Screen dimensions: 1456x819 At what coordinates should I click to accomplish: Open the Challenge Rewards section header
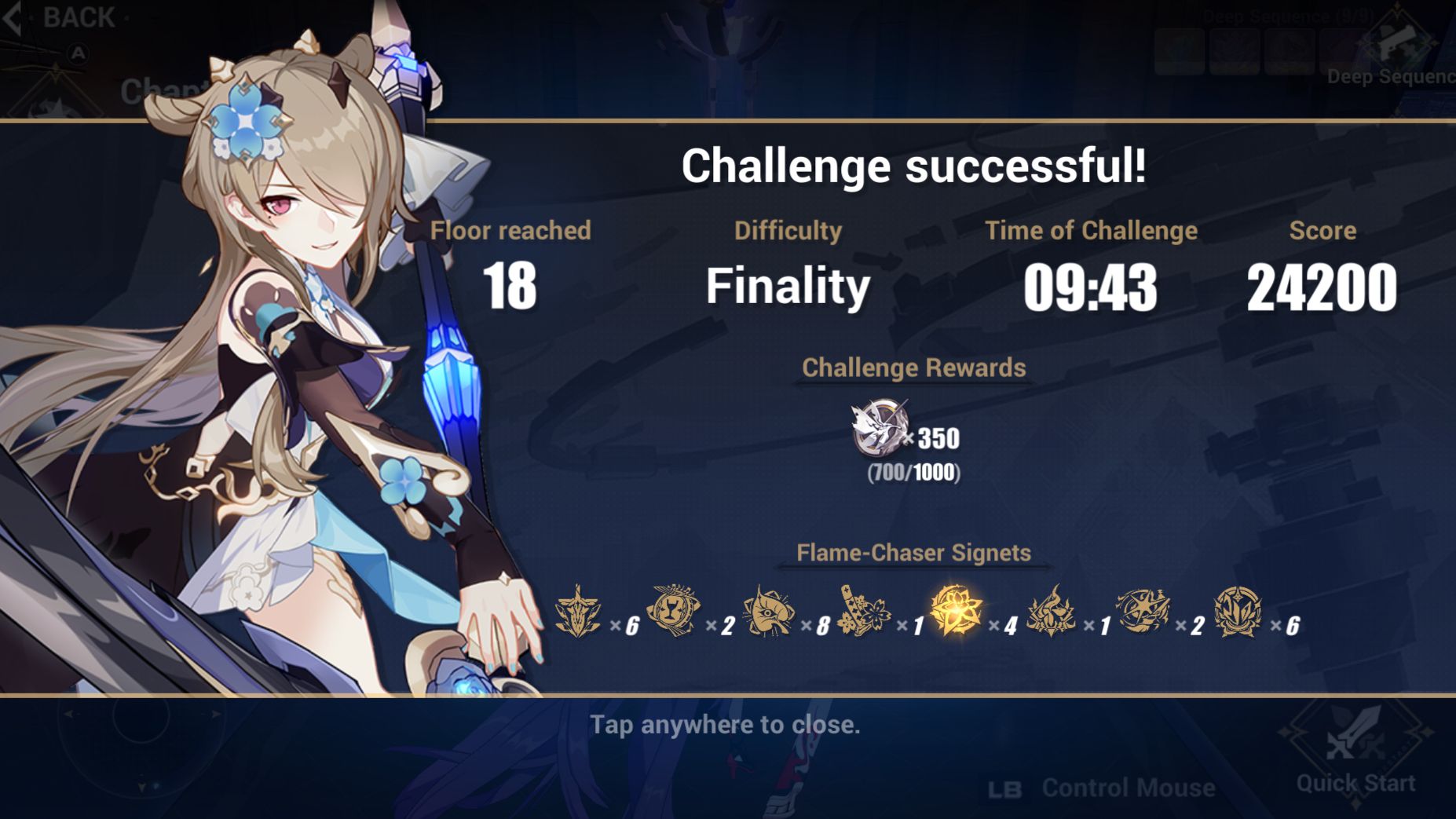[913, 367]
